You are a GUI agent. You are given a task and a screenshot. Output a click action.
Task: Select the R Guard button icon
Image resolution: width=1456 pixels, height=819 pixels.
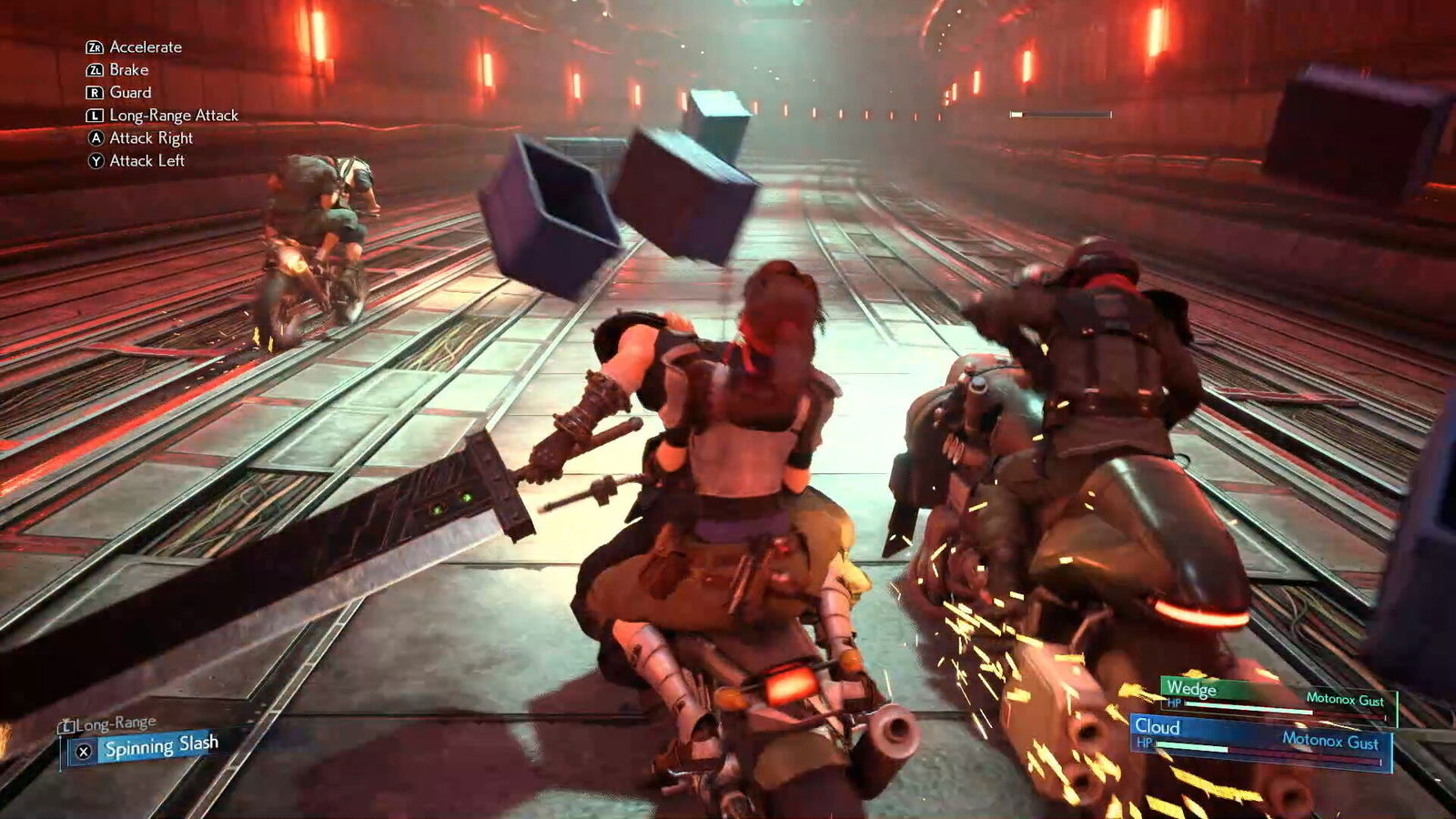tap(94, 92)
